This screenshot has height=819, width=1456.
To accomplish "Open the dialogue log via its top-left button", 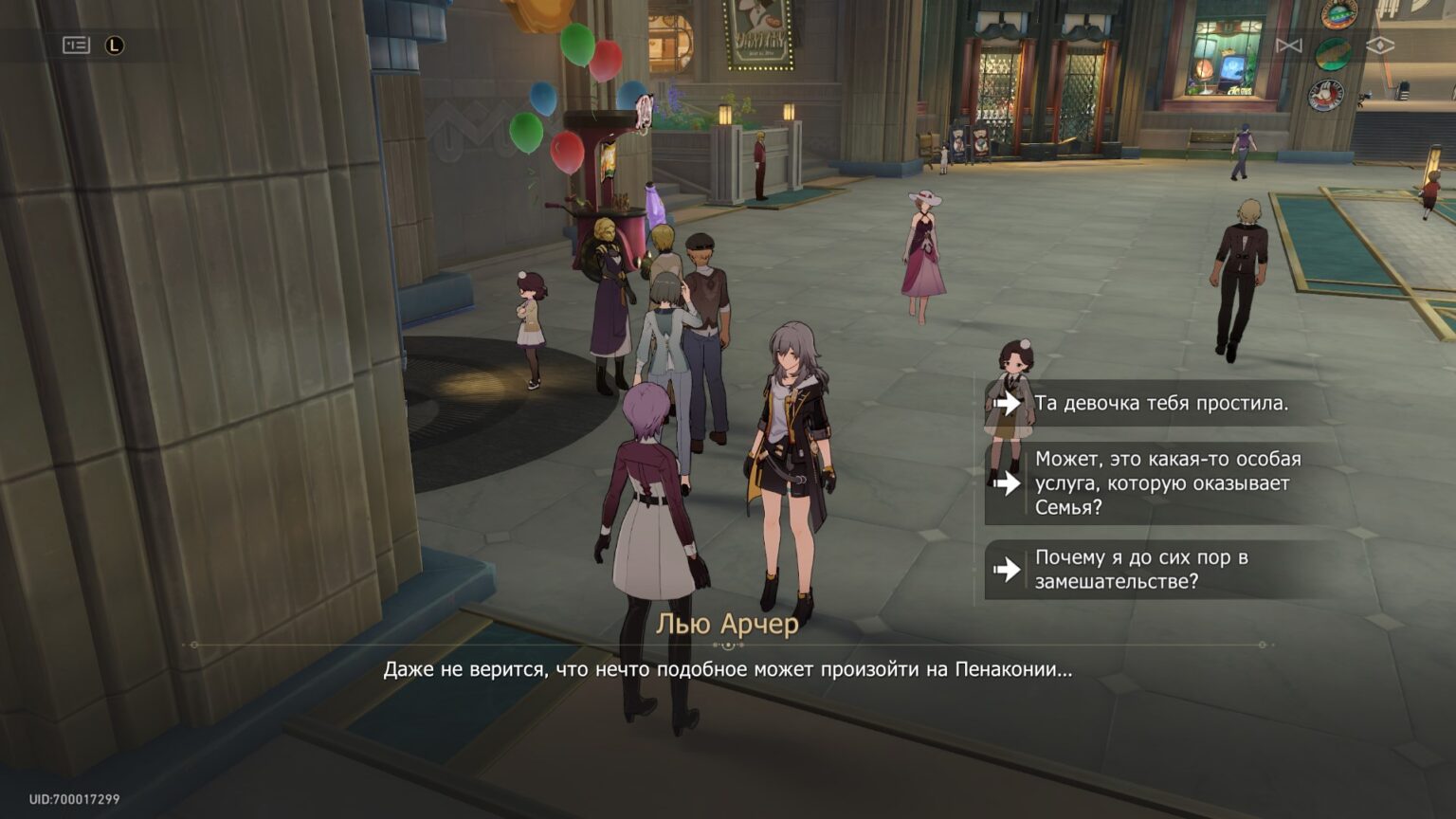I will (x=74, y=44).
